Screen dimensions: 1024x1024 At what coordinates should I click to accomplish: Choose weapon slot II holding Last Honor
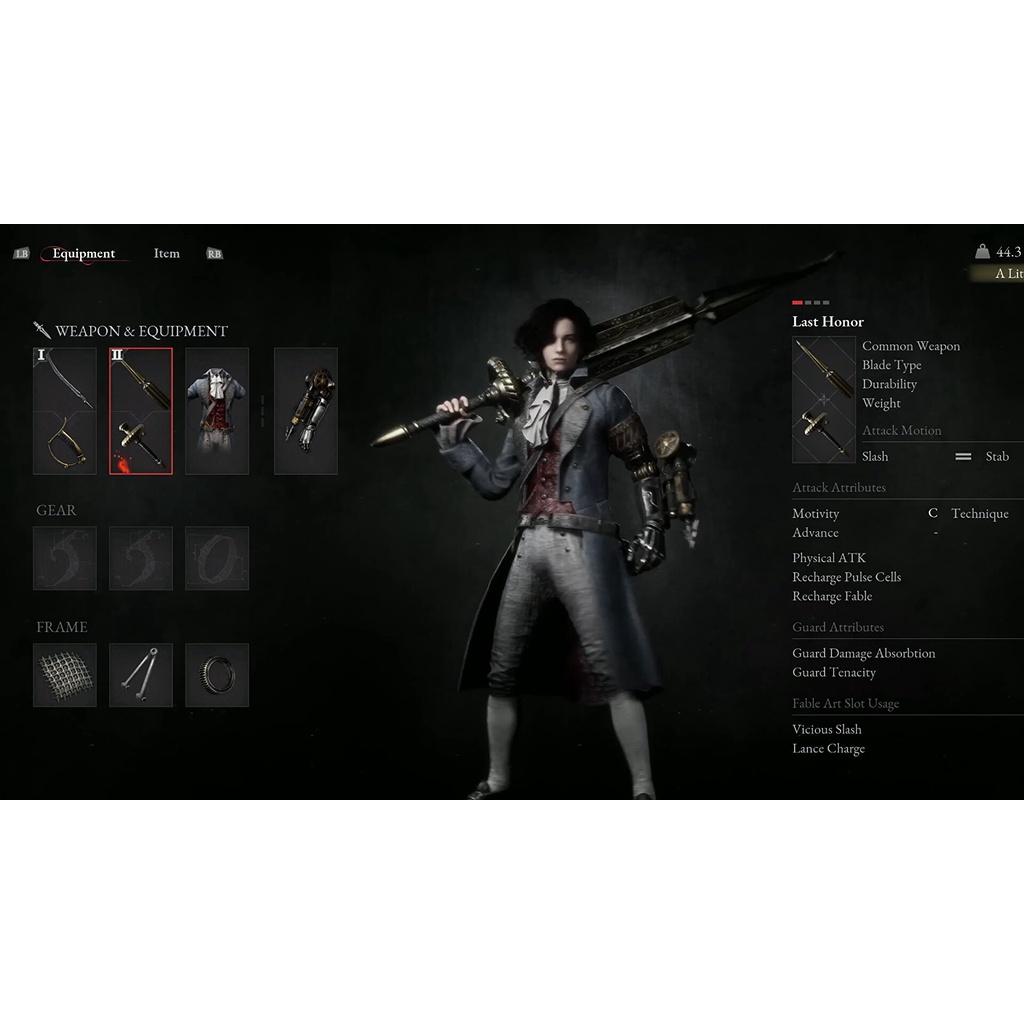pyautogui.click(x=141, y=411)
